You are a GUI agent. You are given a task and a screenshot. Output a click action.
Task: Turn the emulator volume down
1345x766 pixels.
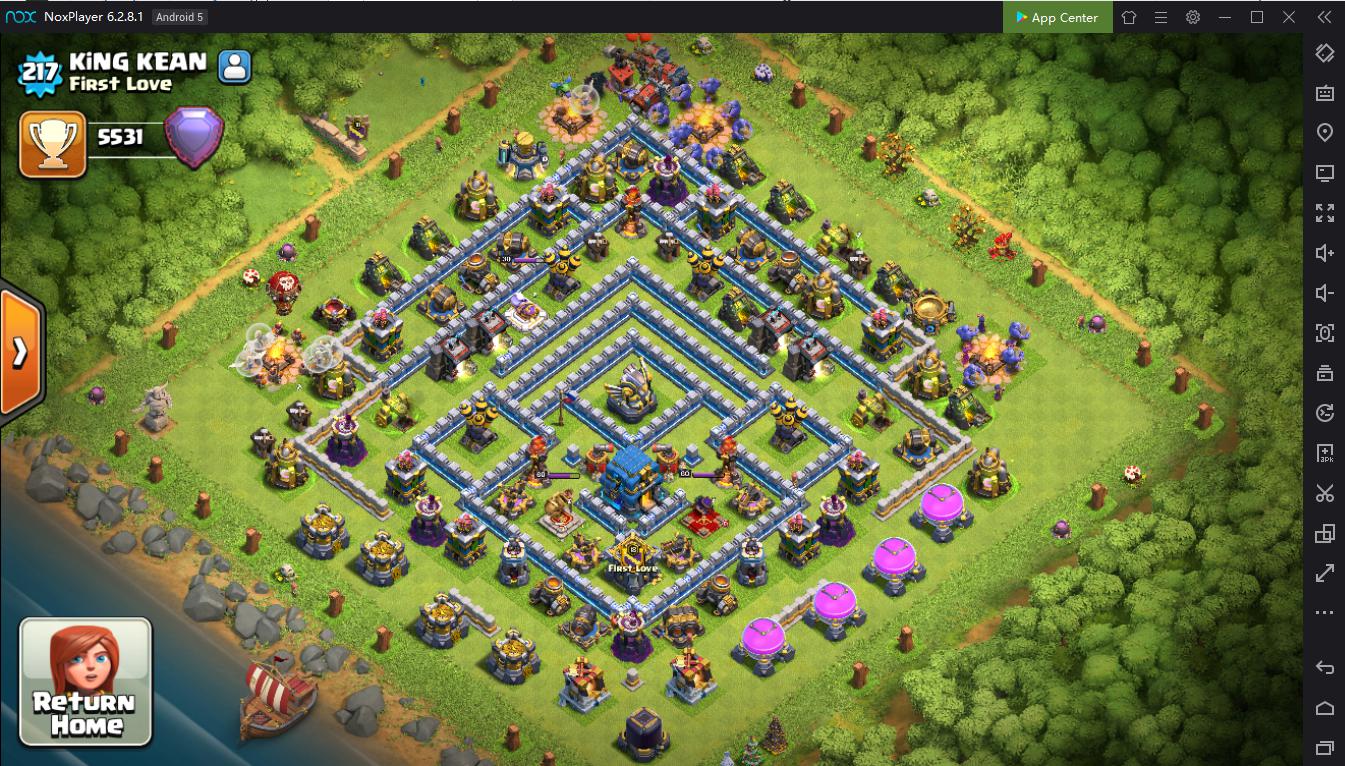coord(1325,293)
